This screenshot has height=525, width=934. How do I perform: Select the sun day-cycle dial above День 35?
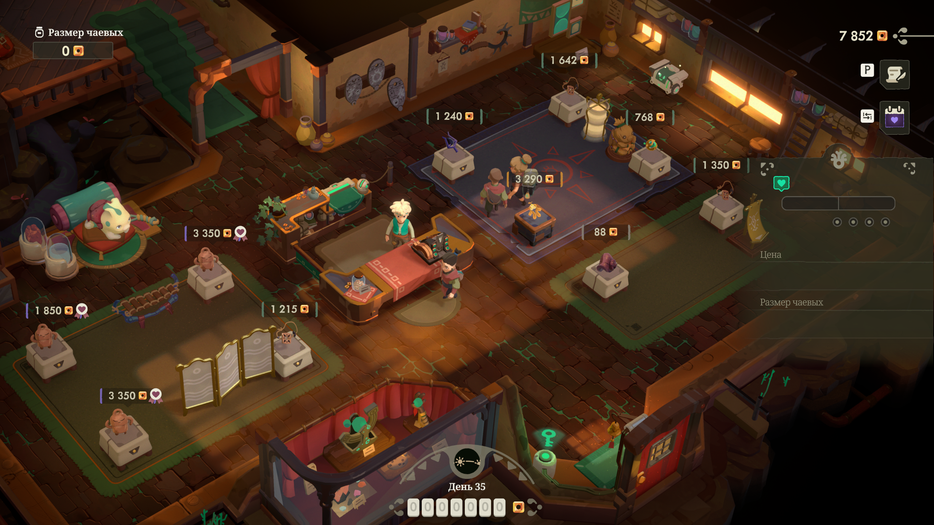pos(466,461)
